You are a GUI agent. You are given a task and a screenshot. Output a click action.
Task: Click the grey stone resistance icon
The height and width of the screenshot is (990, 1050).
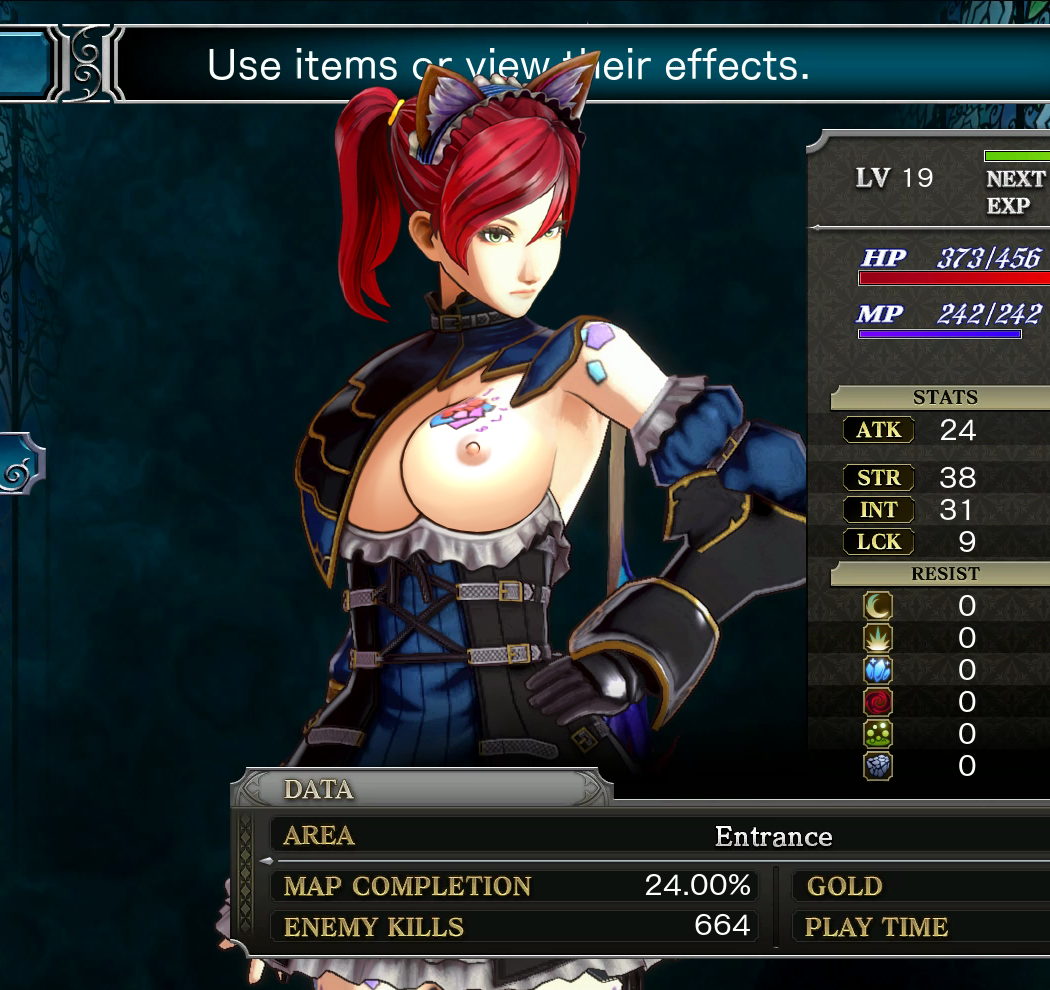(x=878, y=766)
